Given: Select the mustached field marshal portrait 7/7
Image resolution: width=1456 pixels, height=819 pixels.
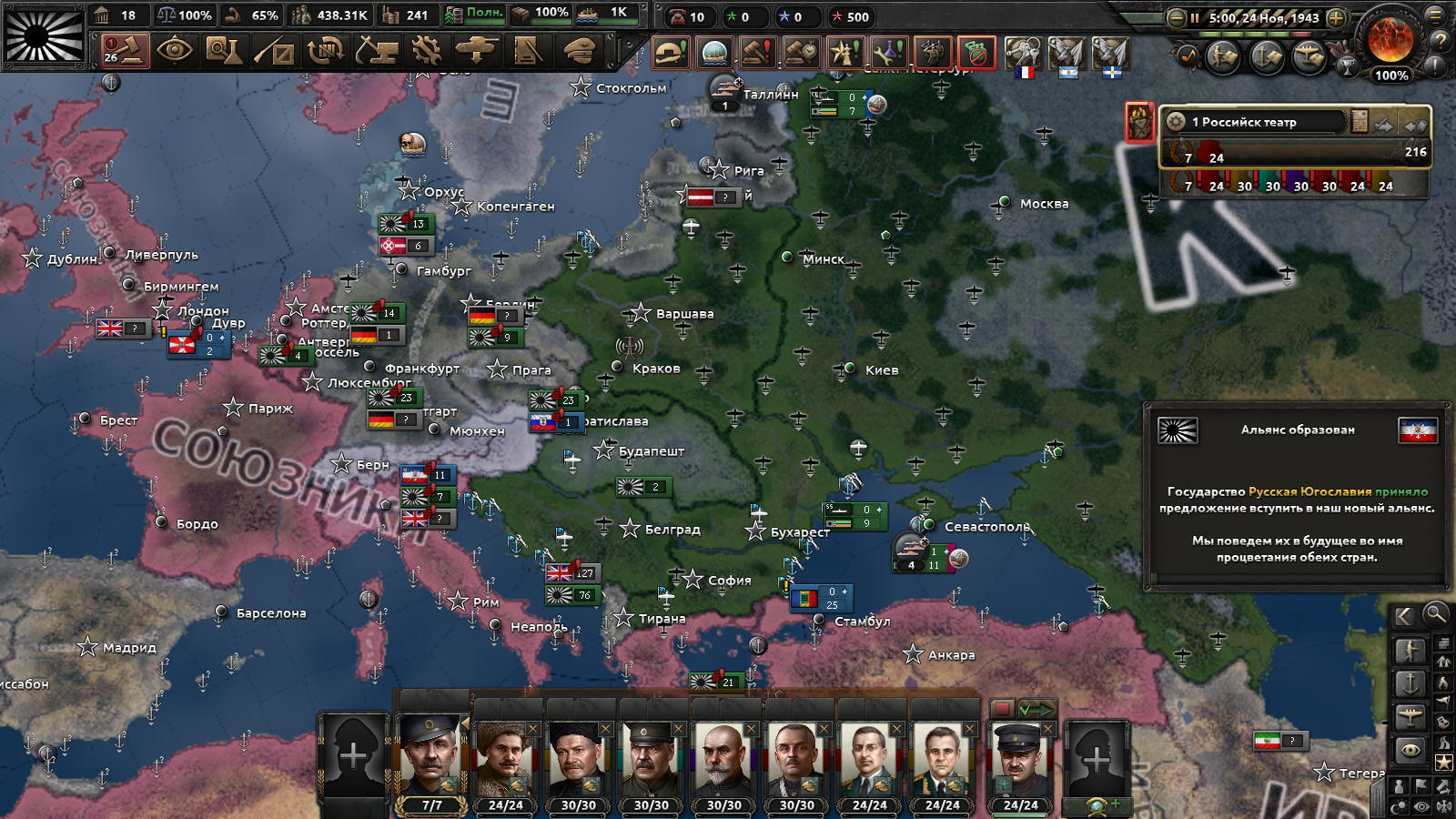Looking at the screenshot, I should 431,761.
